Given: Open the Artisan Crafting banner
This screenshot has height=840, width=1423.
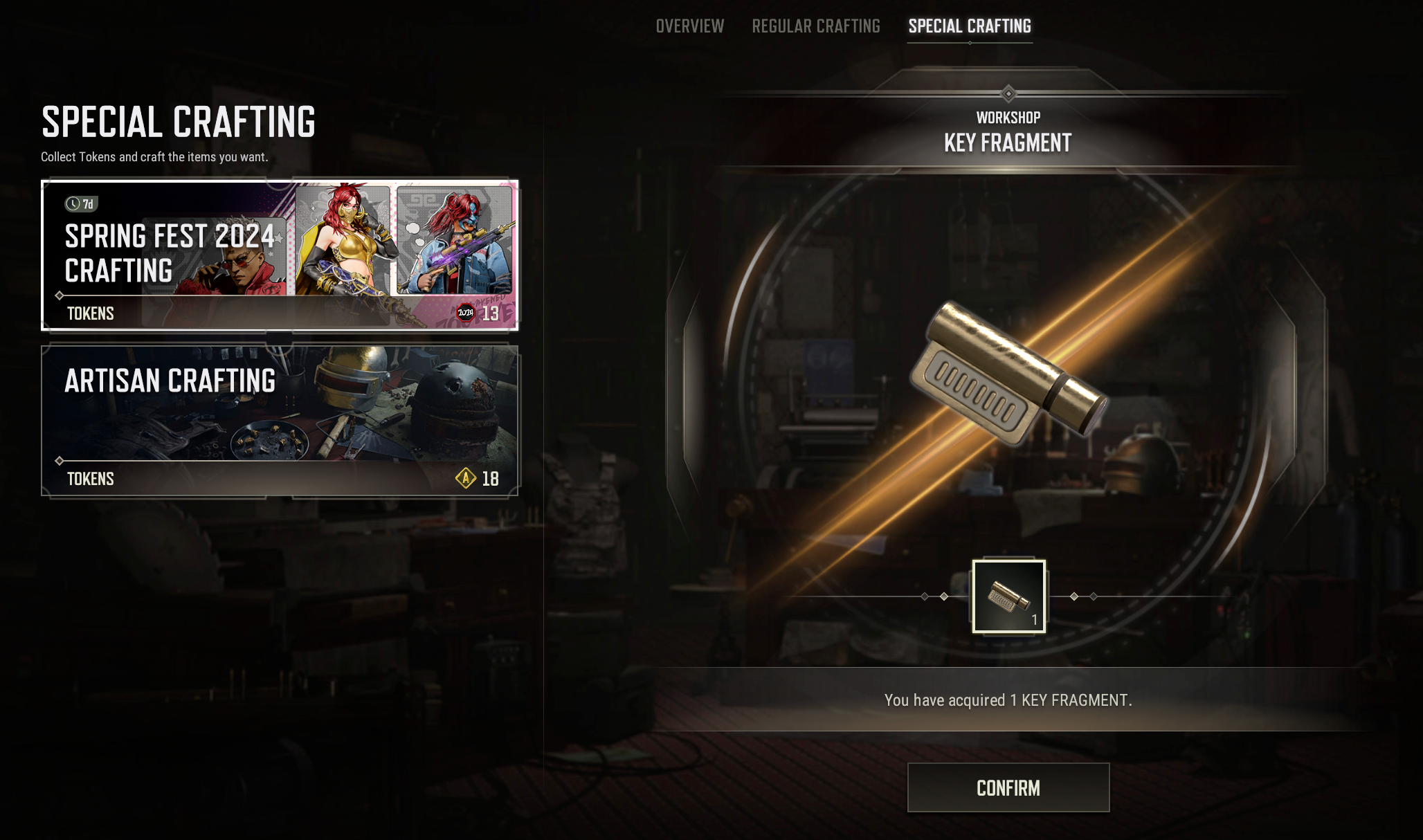Looking at the screenshot, I should [x=280, y=421].
